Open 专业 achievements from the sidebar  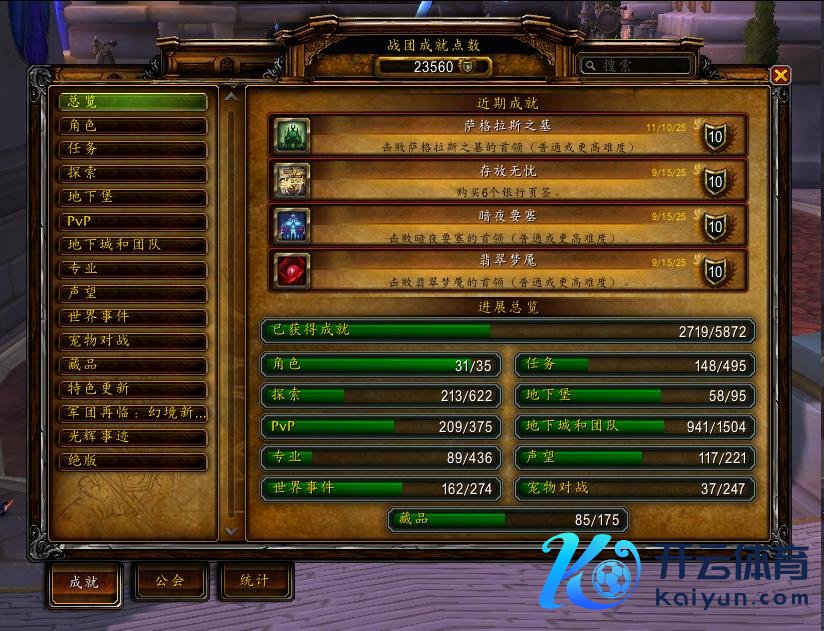(x=132, y=269)
